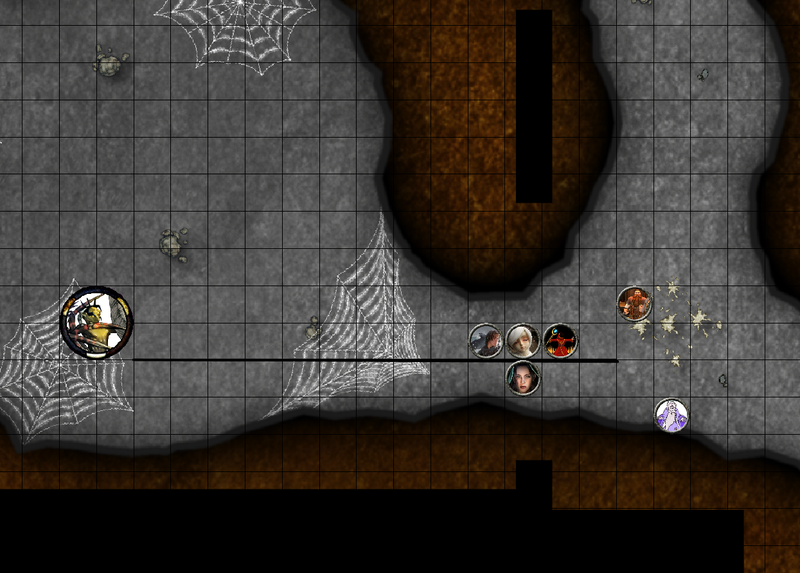This screenshot has height=573, width=800.
Task: Select the large yellow goblin creature token
Action: (95, 321)
